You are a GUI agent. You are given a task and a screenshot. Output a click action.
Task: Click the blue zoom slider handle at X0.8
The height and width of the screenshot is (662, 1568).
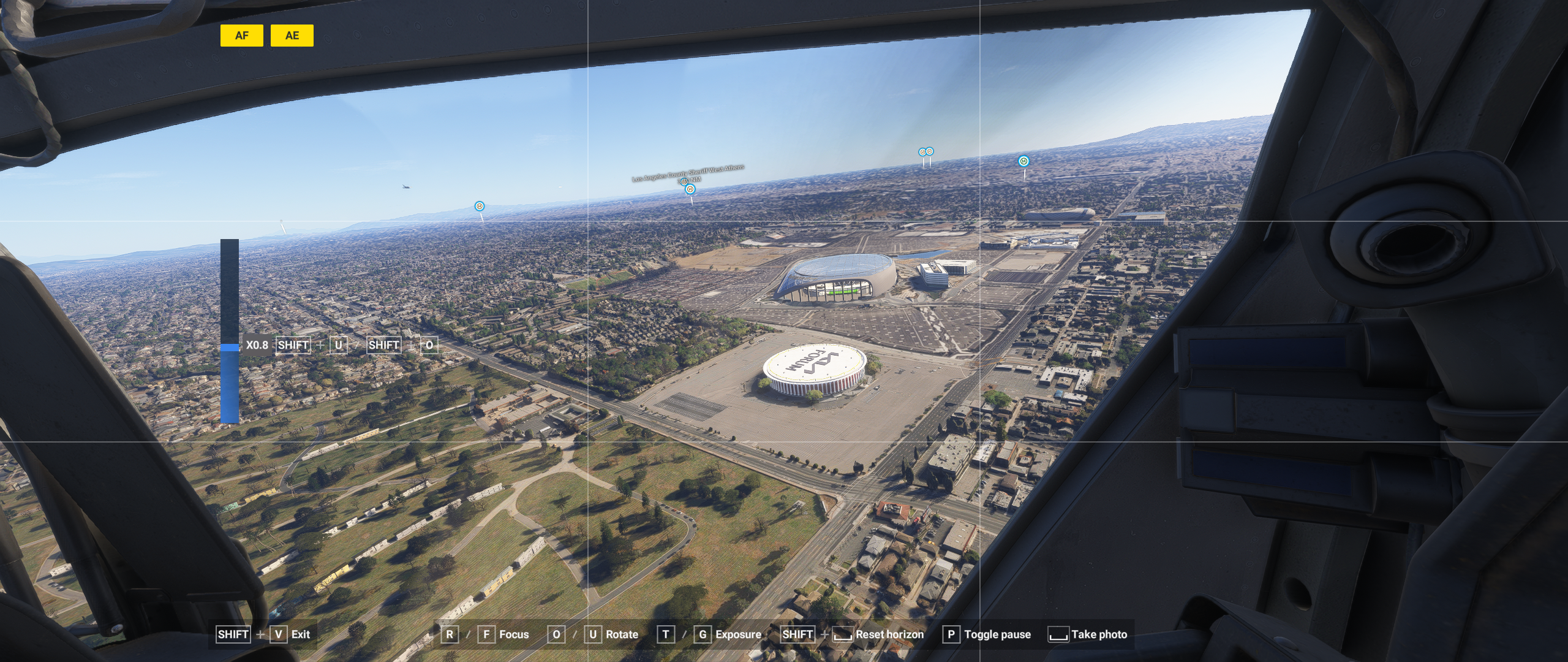pos(230,347)
